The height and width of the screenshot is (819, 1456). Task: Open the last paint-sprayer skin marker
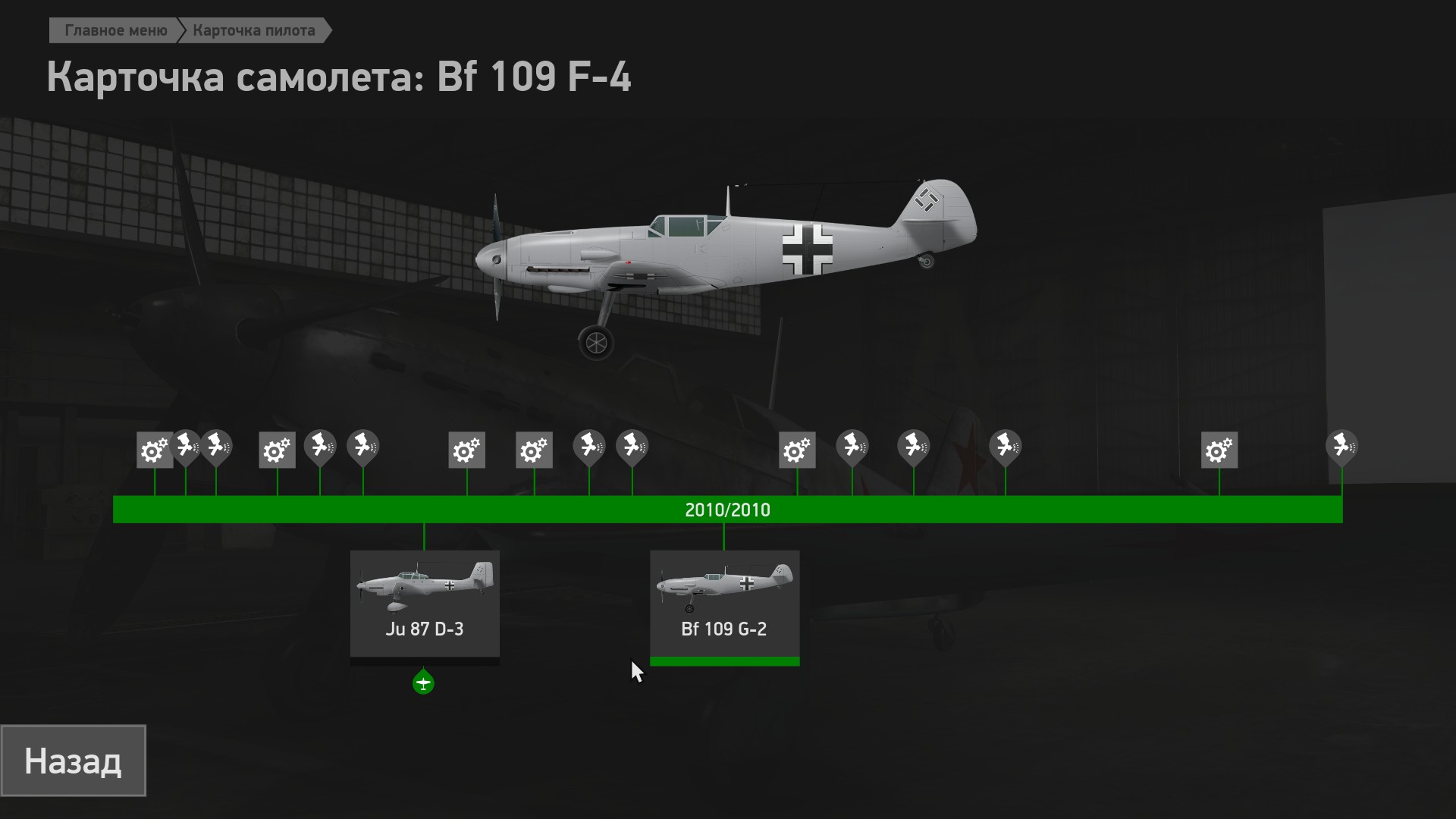pos(1341,446)
